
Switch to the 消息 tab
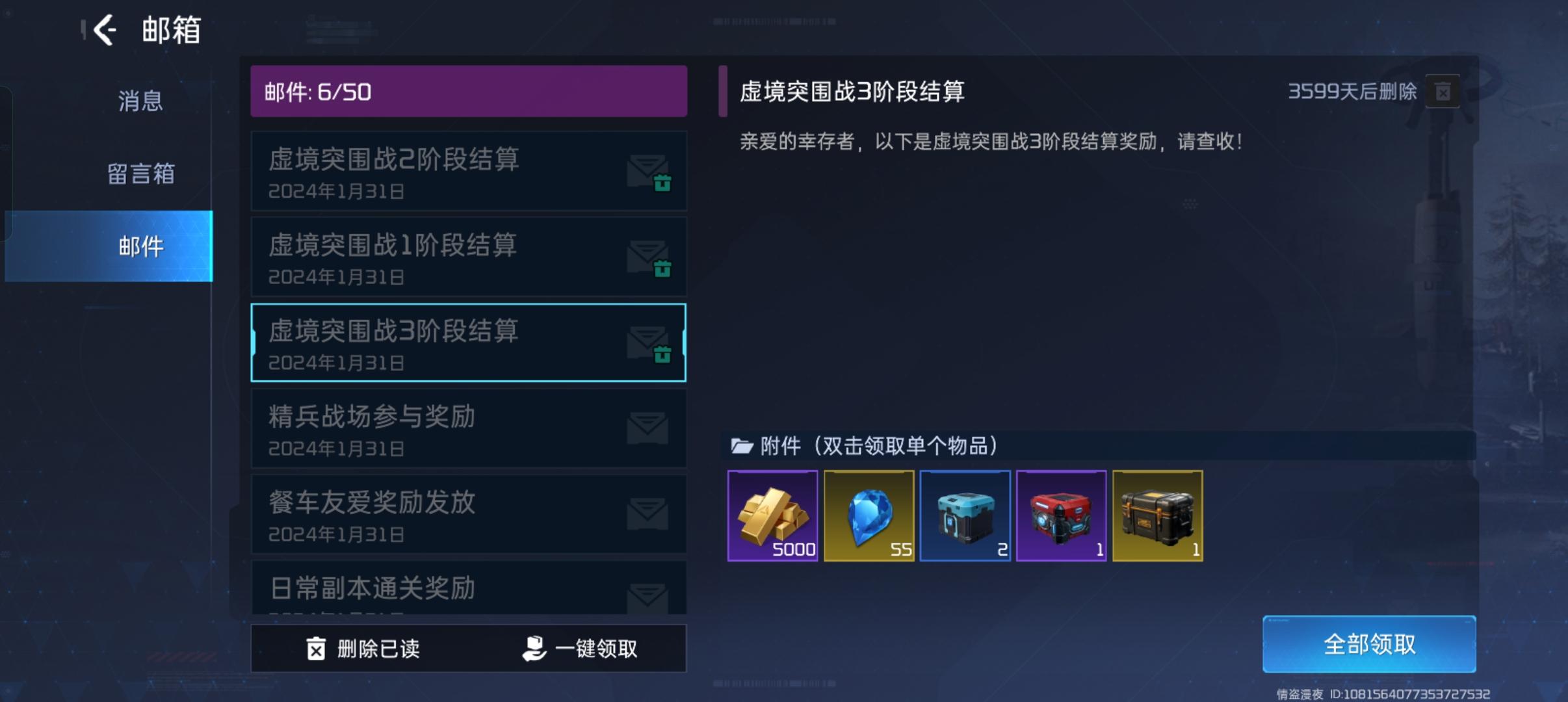(x=140, y=101)
